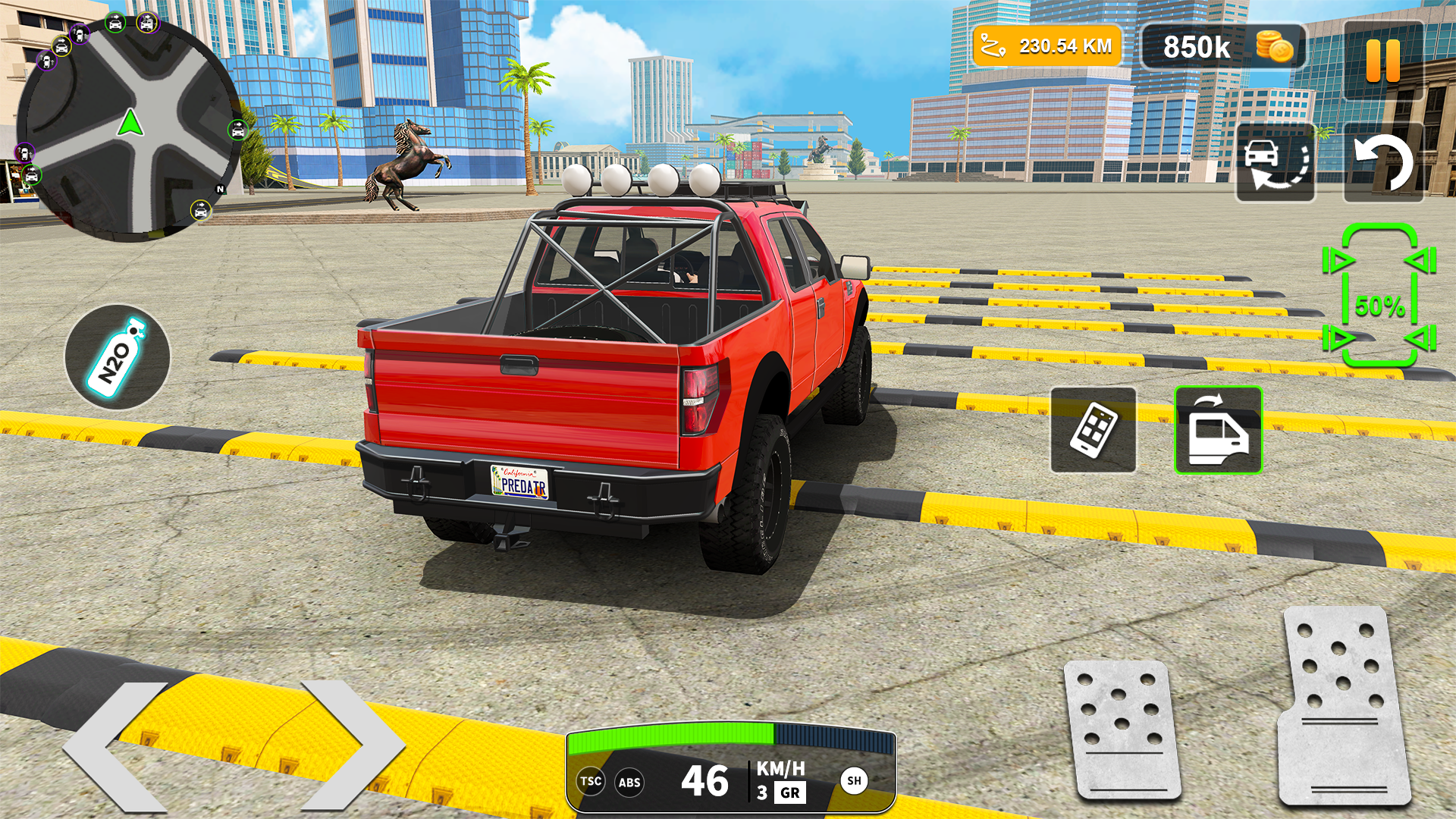Tap the green 50% suspension button

pyautogui.click(x=1382, y=307)
